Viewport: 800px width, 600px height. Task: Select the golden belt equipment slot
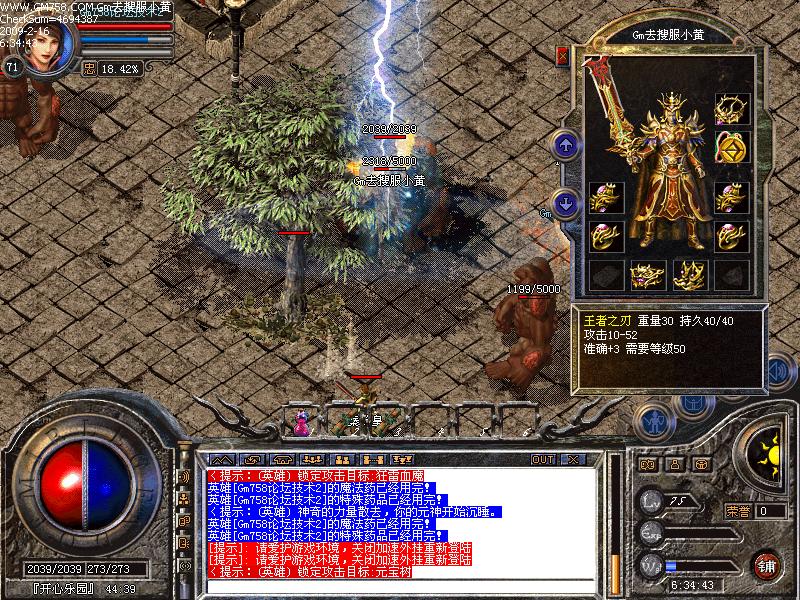click(648, 274)
